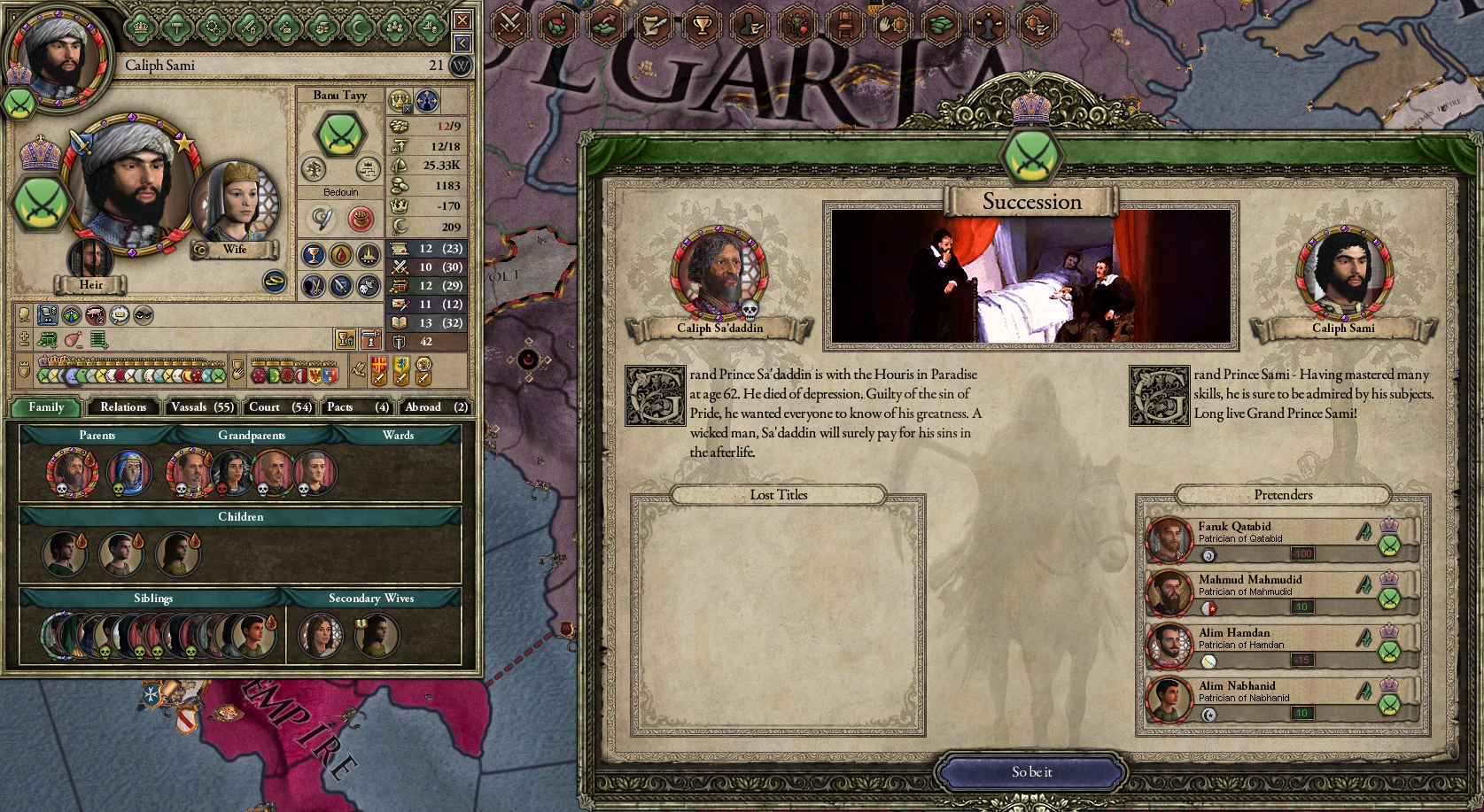Collapse the character panel with the blue double-arrow
Screen dimensions: 1484x812
pos(462,41)
